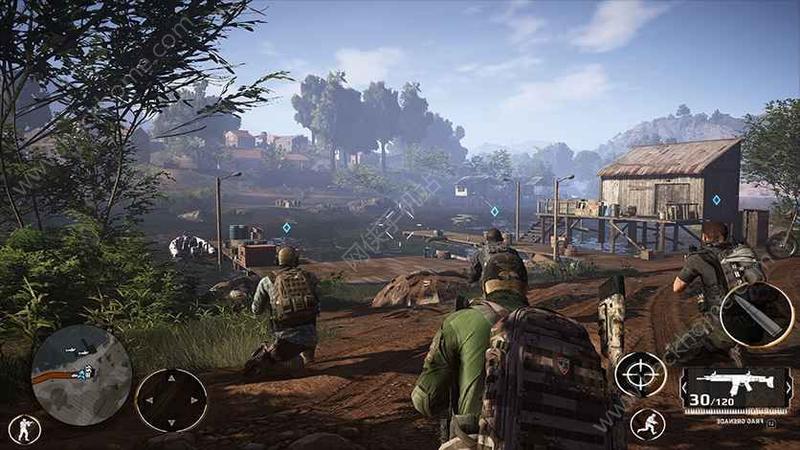
Task: Tap the up arrow on the movement pad
Action: tap(171, 379)
